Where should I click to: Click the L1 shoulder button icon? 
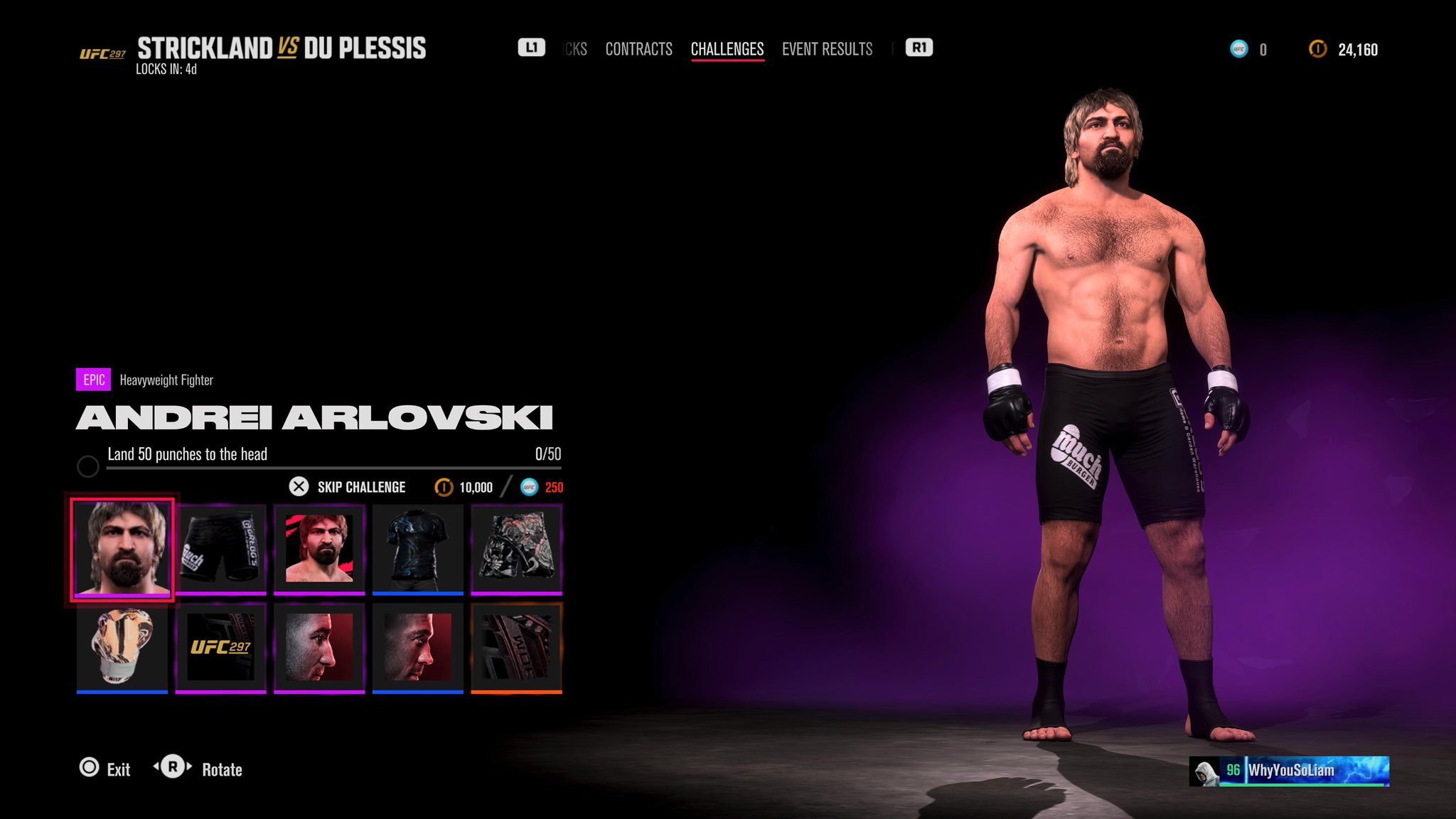530,48
